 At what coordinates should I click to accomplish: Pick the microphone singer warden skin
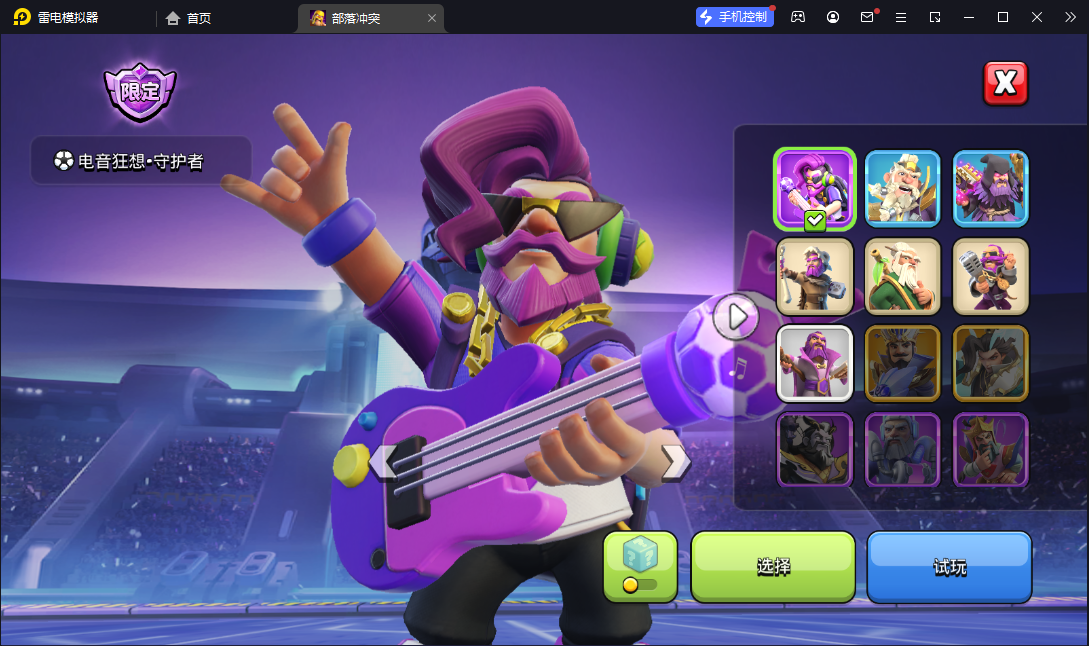click(990, 276)
